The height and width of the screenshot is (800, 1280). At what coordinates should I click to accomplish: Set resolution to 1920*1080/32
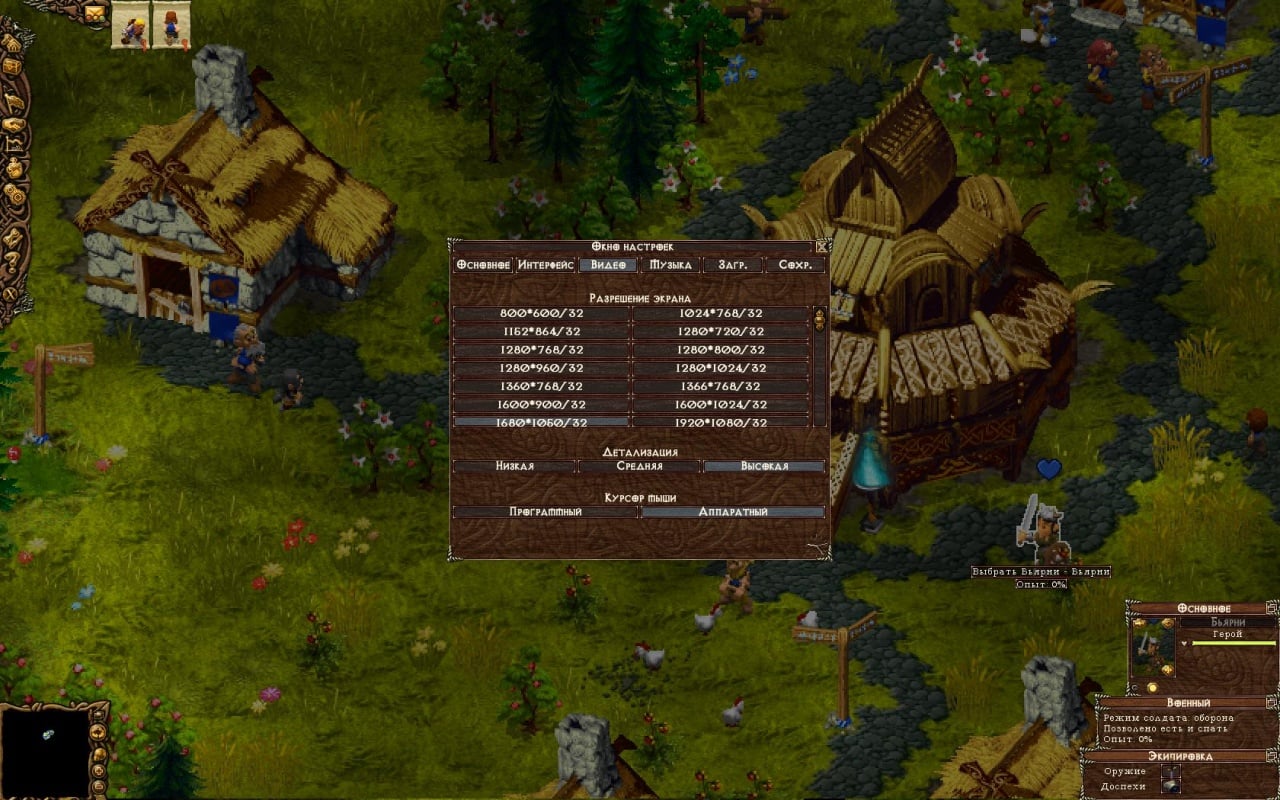point(720,422)
